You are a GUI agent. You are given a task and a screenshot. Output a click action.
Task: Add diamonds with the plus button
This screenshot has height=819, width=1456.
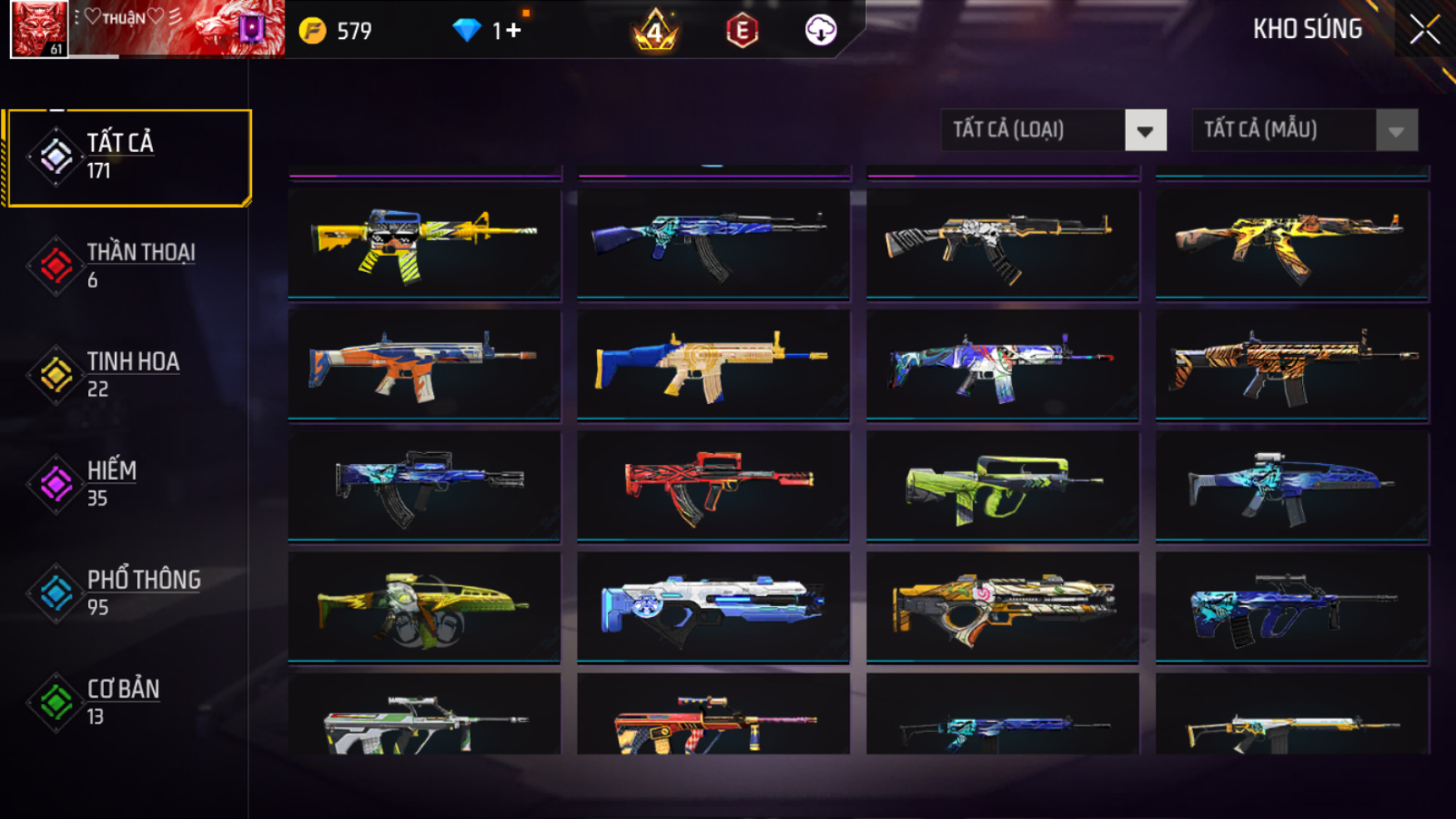tap(513, 31)
